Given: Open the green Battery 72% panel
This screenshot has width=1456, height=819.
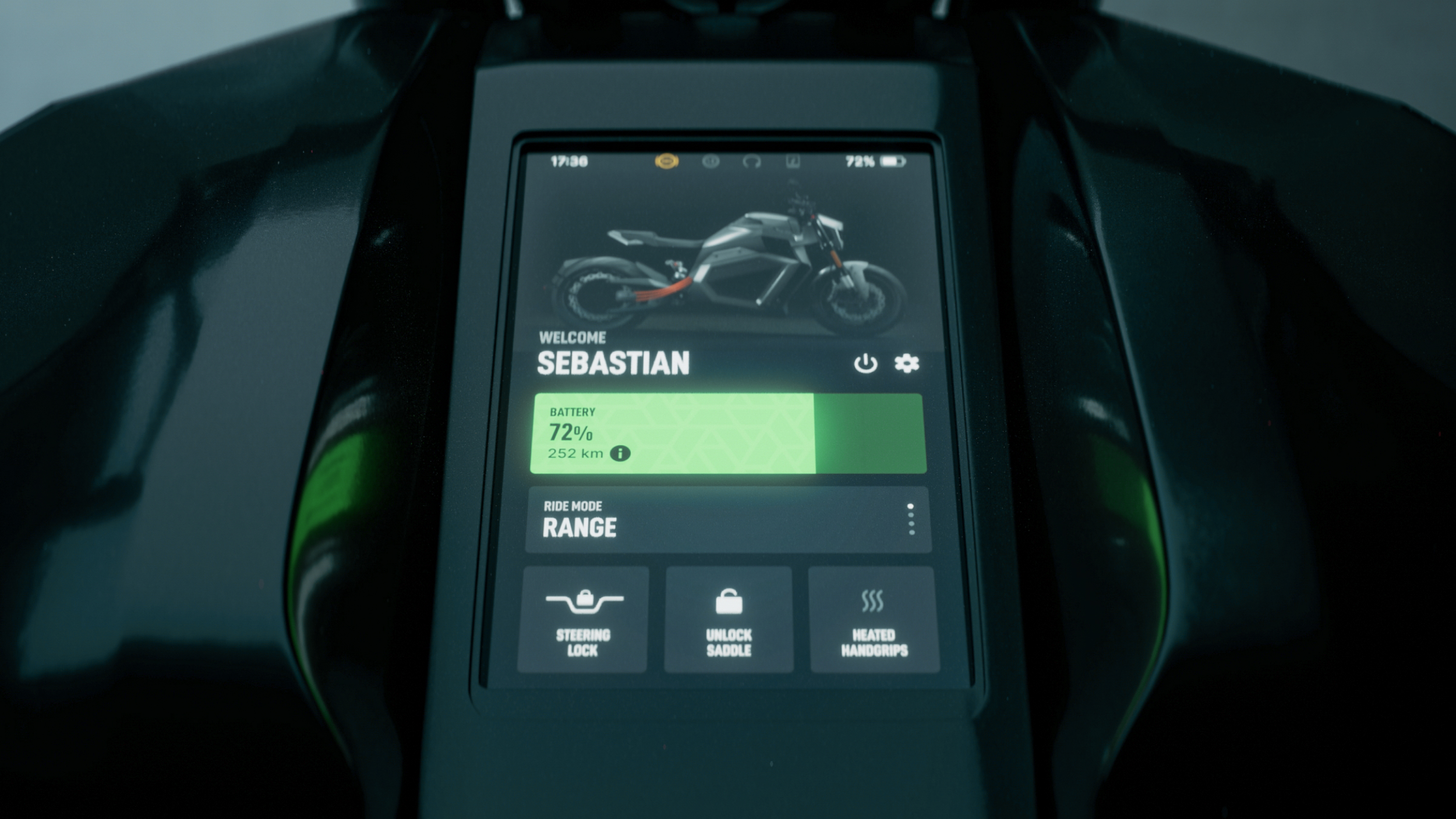Looking at the screenshot, I should click(x=728, y=434).
